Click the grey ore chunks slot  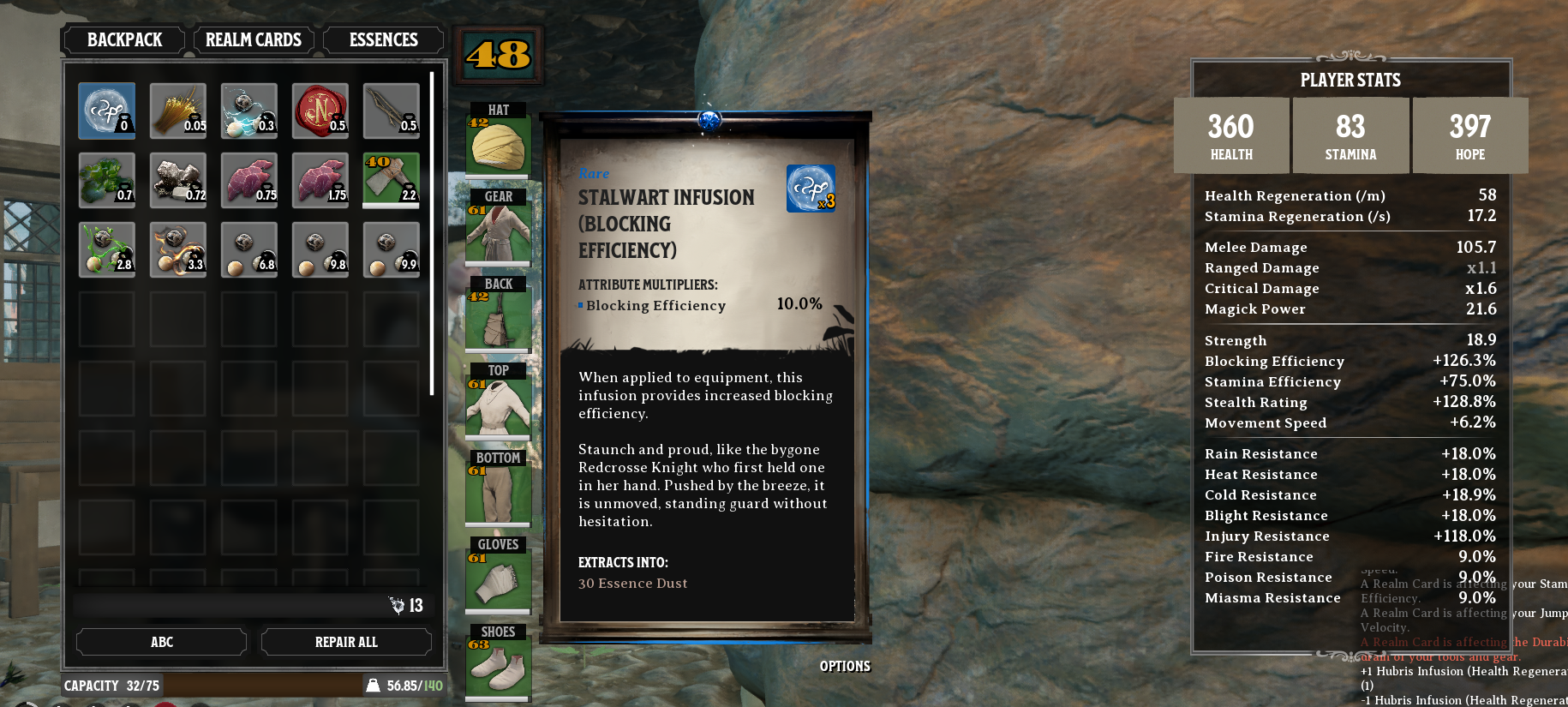coord(177,180)
